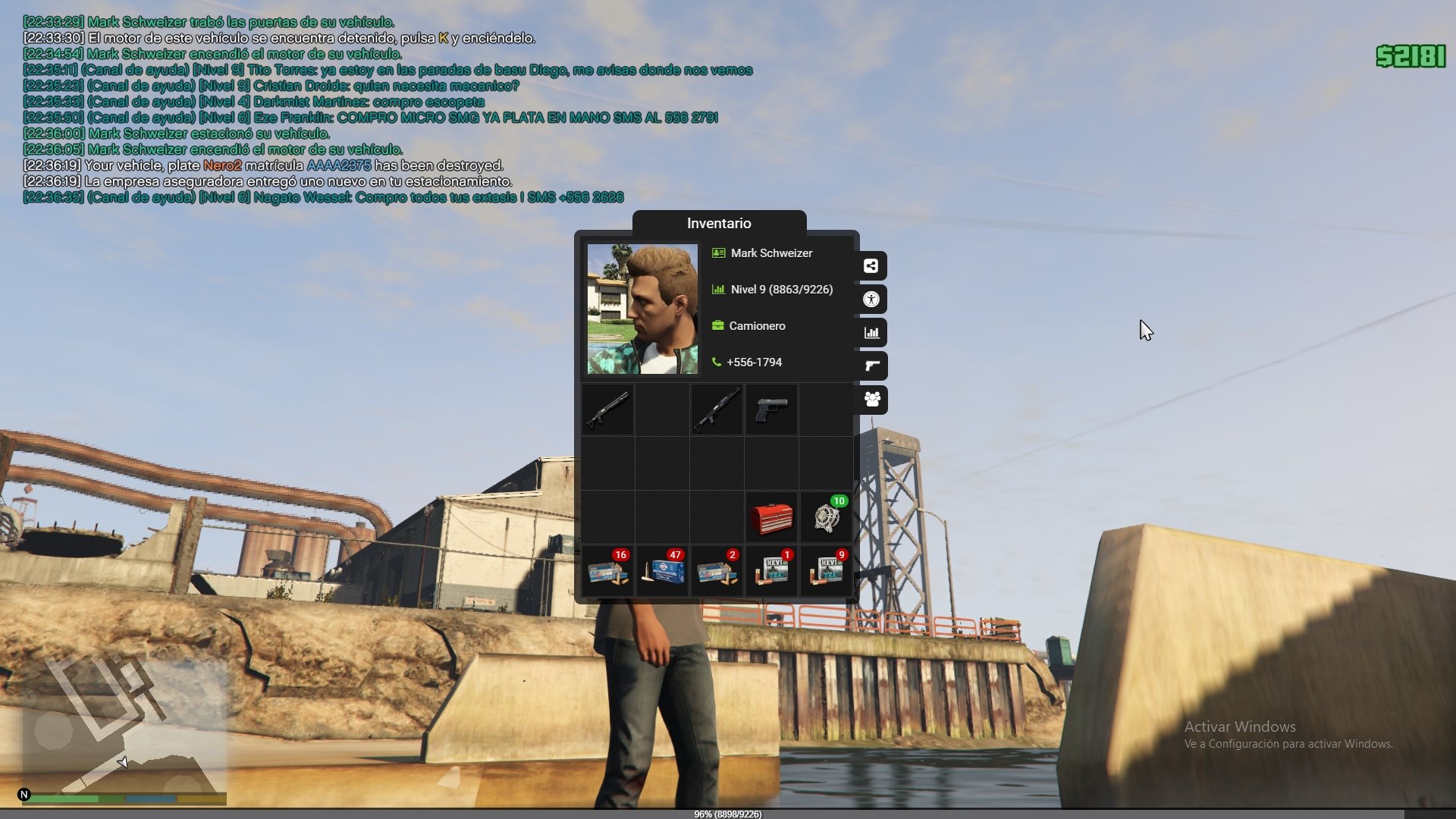
Task: Select the blue rifle ammo box with 47
Action: pos(662,572)
